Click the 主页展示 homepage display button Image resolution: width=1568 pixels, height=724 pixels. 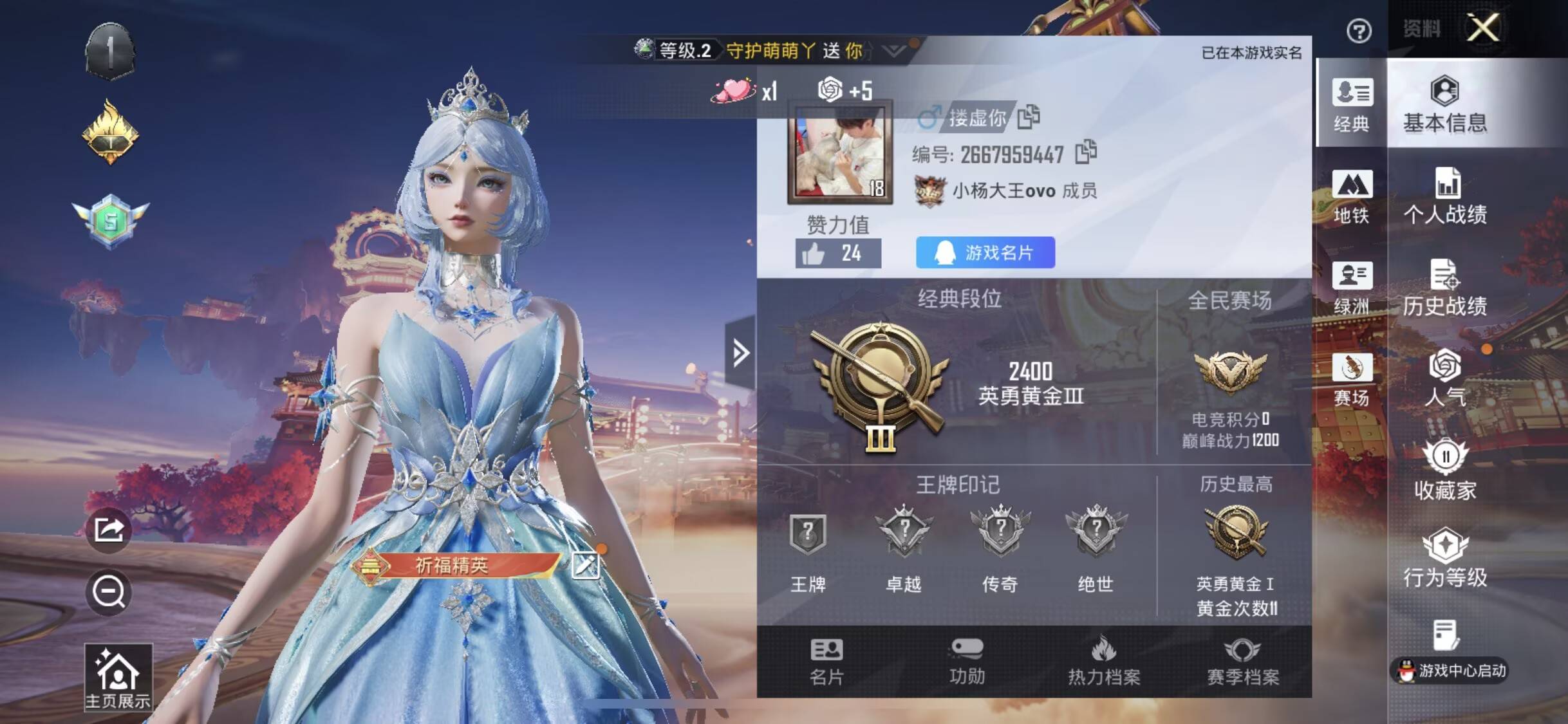pyautogui.click(x=118, y=678)
